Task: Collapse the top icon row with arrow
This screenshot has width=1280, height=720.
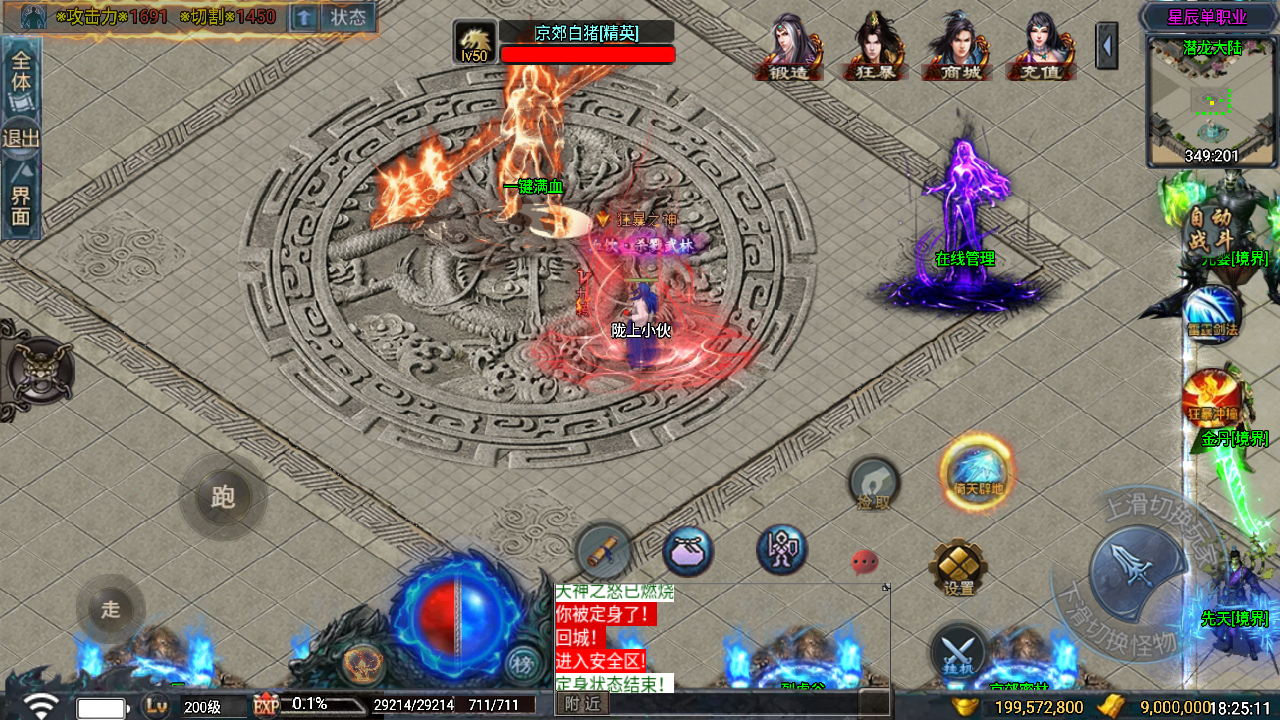Action: click(1107, 47)
